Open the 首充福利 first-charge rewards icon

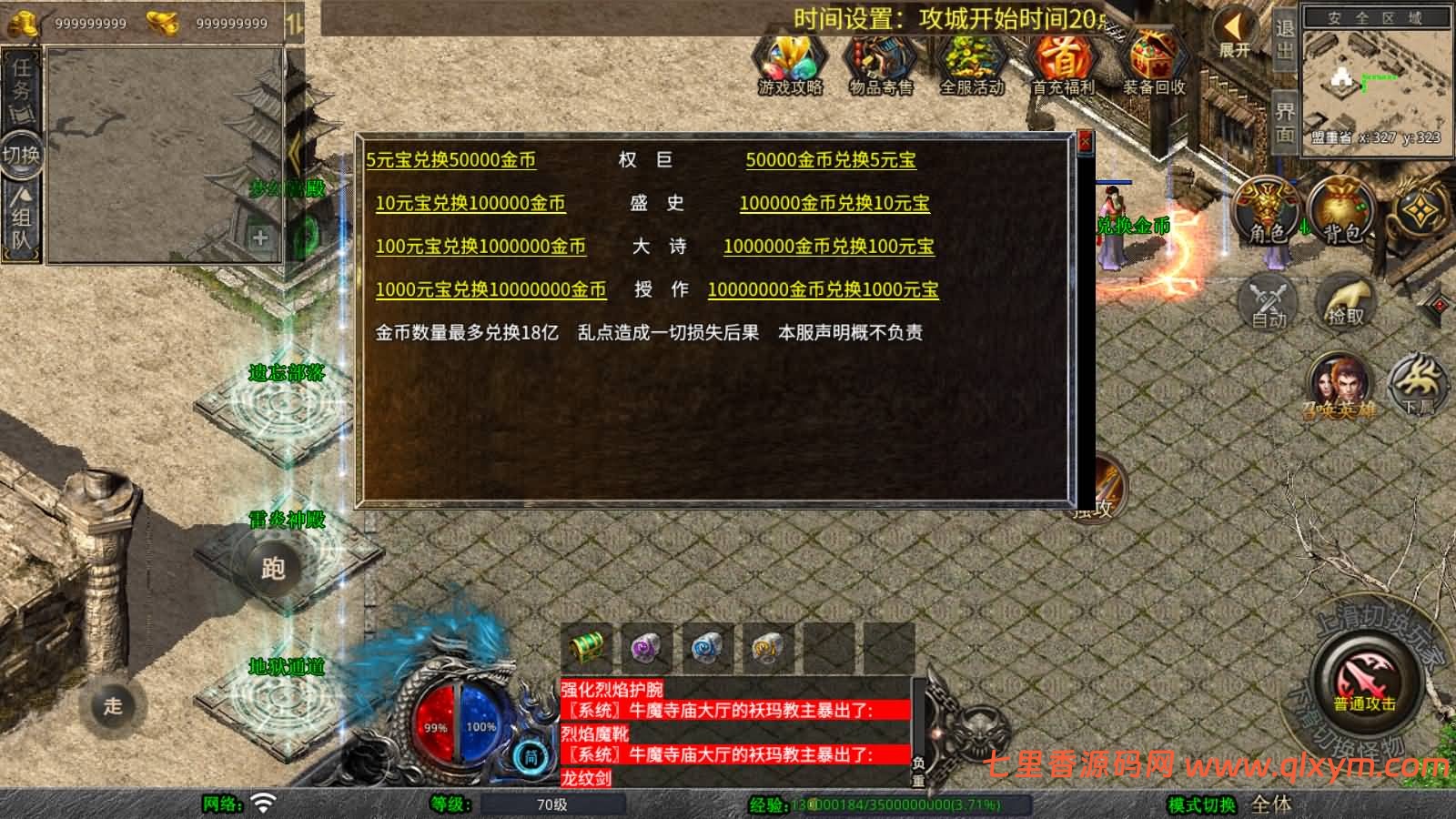coord(1065,64)
